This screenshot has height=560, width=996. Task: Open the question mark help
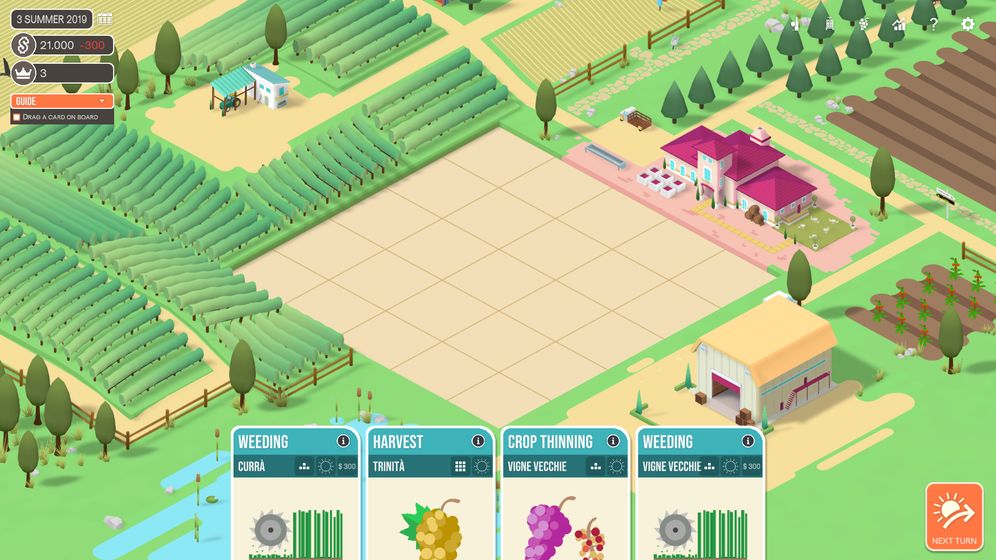[x=933, y=24]
